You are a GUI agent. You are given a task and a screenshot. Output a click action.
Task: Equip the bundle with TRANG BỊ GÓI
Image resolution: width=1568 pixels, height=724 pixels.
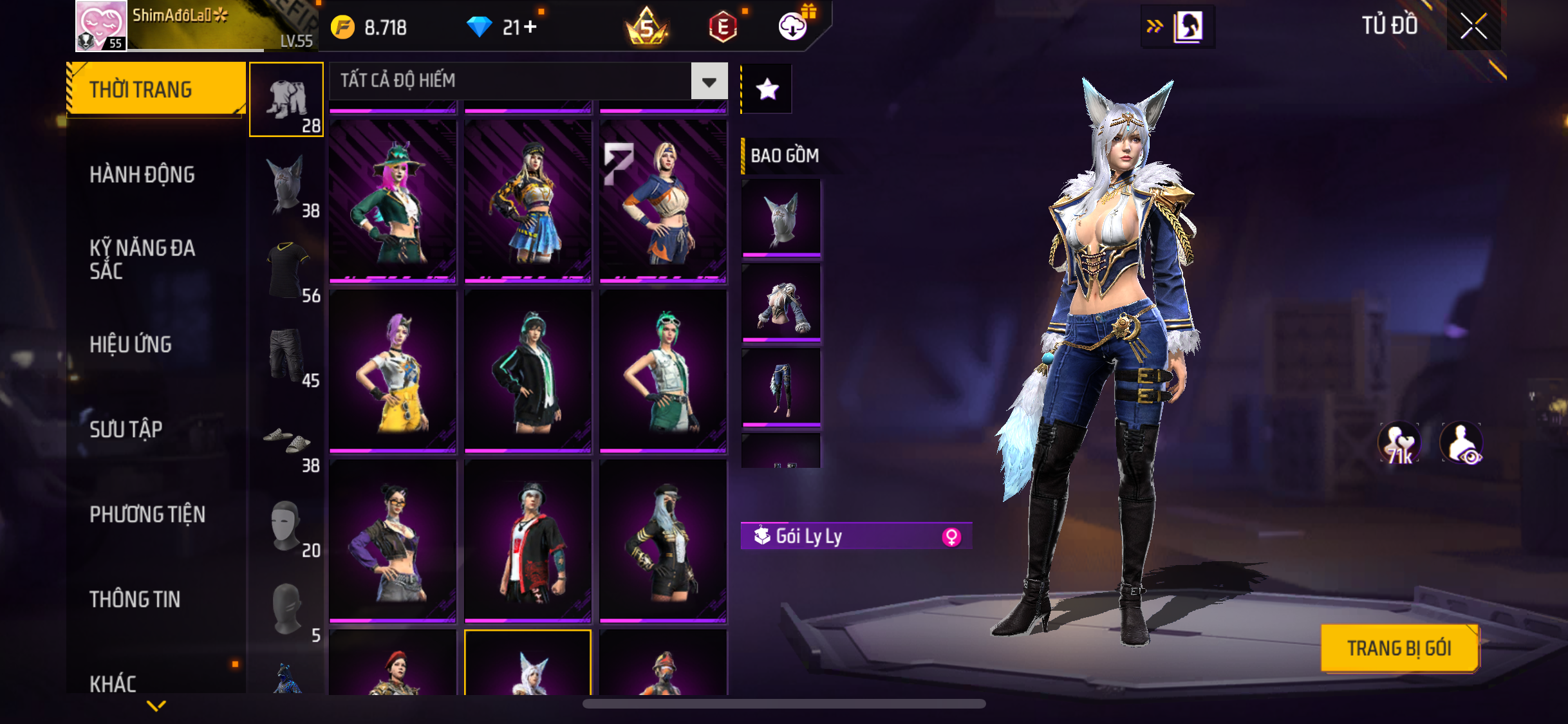(x=1399, y=648)
